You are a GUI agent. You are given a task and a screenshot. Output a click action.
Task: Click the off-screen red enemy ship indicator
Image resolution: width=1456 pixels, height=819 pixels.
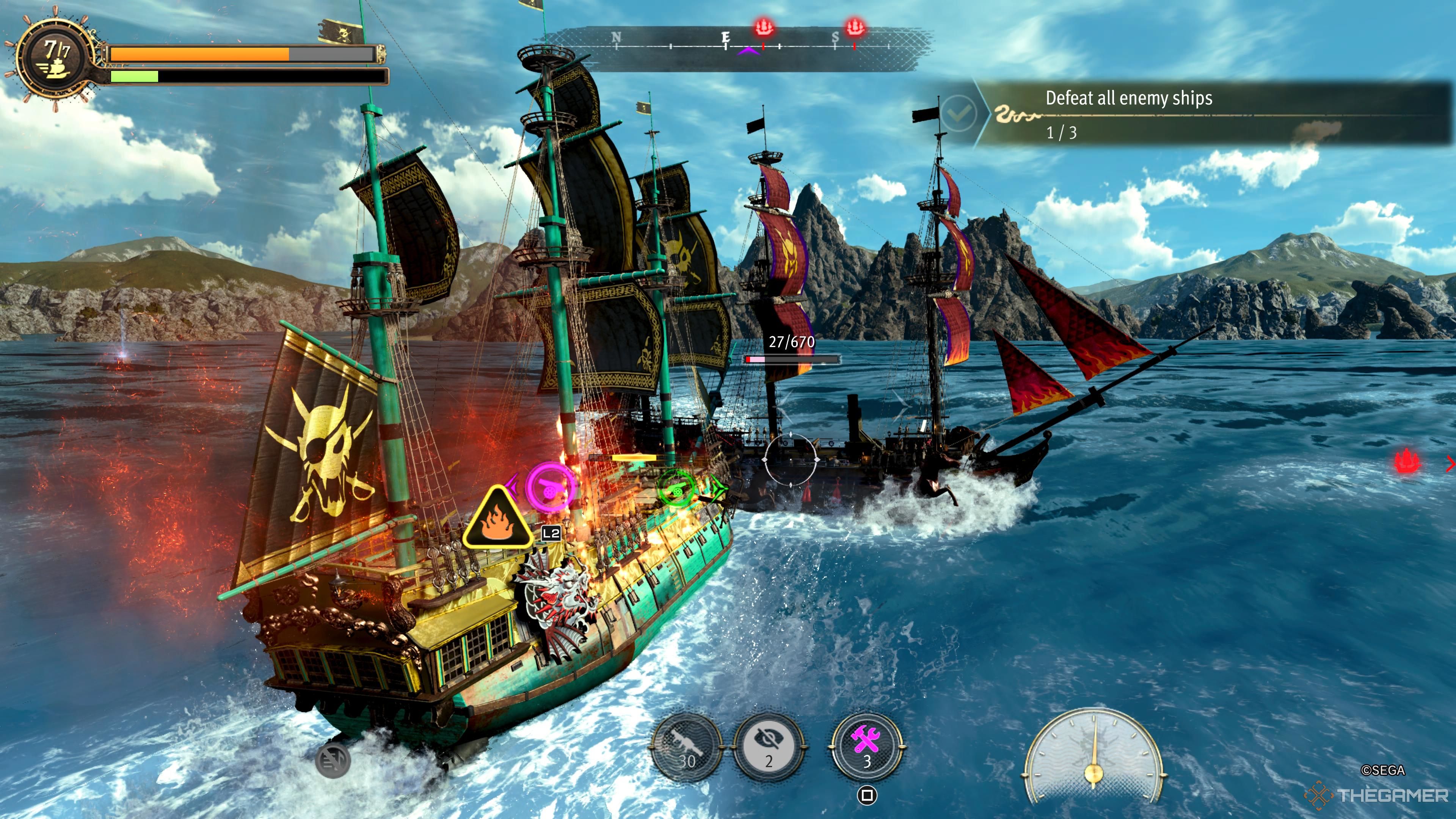pyautogui.click(x=1407, y=461)
